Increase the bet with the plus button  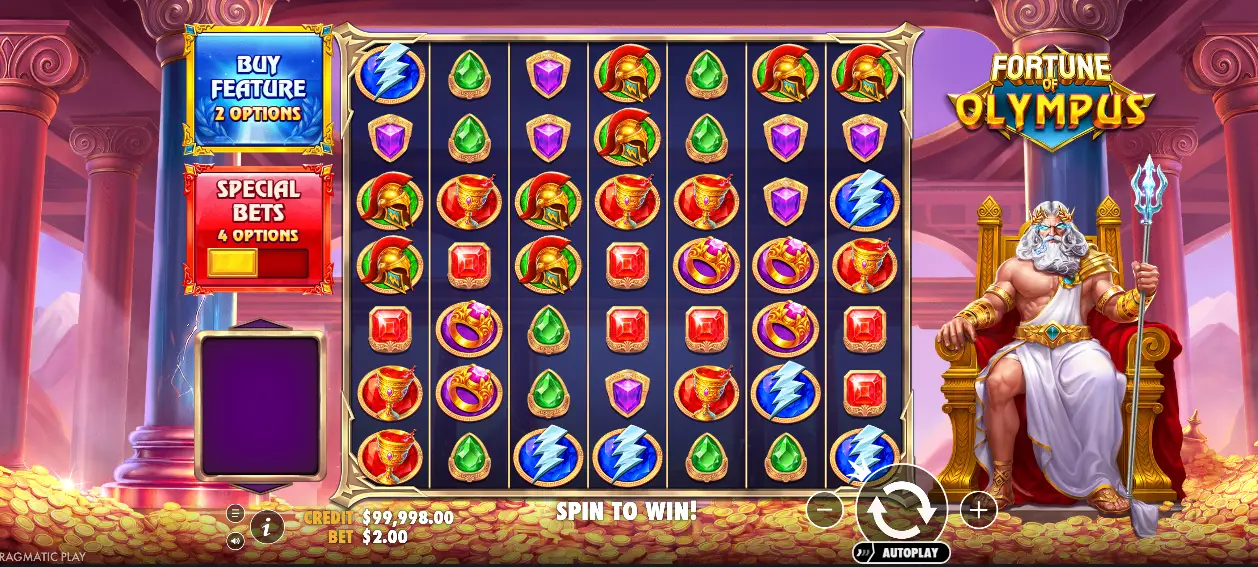978,510
